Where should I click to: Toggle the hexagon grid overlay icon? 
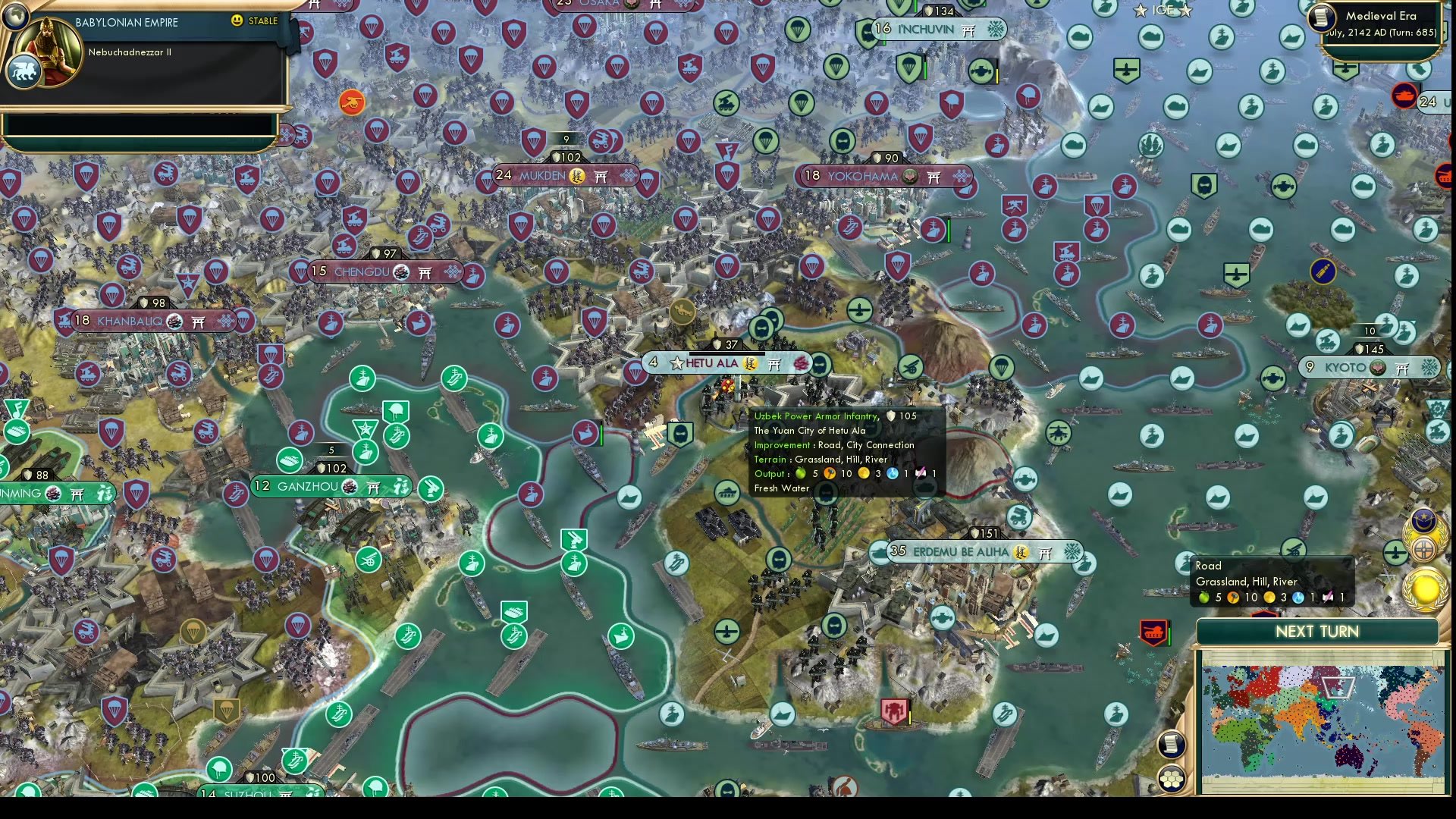click(1173, 777)
